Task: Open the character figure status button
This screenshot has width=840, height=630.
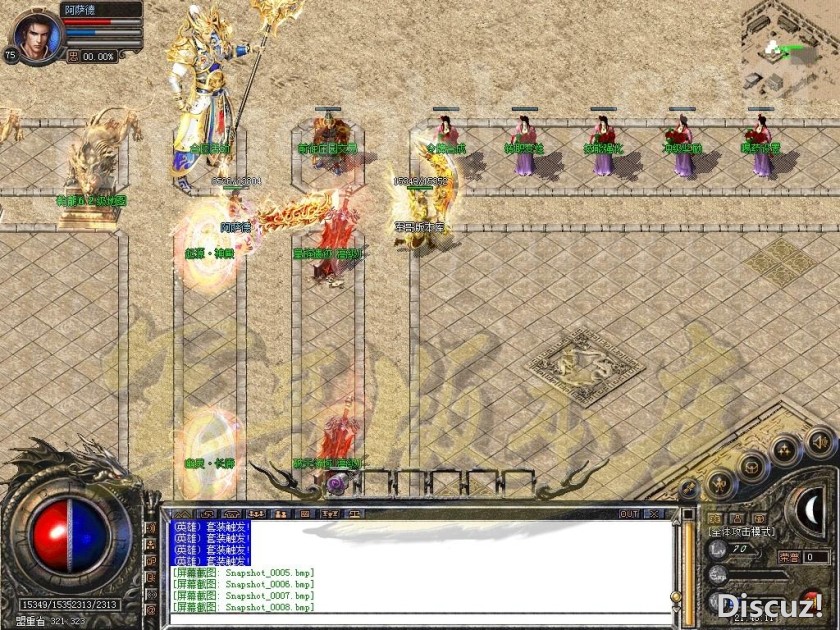Action: tap(719, 484)
